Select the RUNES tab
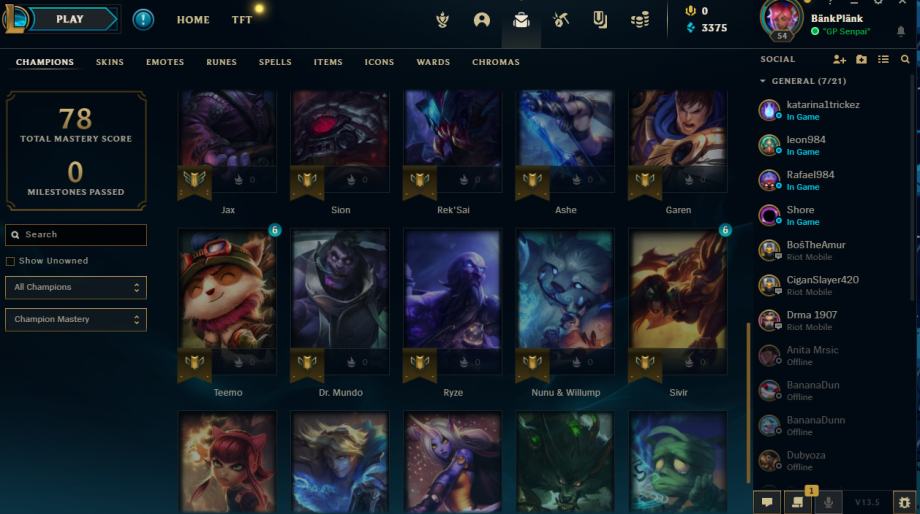The height and width of the screenshot is (514, 920). pos(222,62)
